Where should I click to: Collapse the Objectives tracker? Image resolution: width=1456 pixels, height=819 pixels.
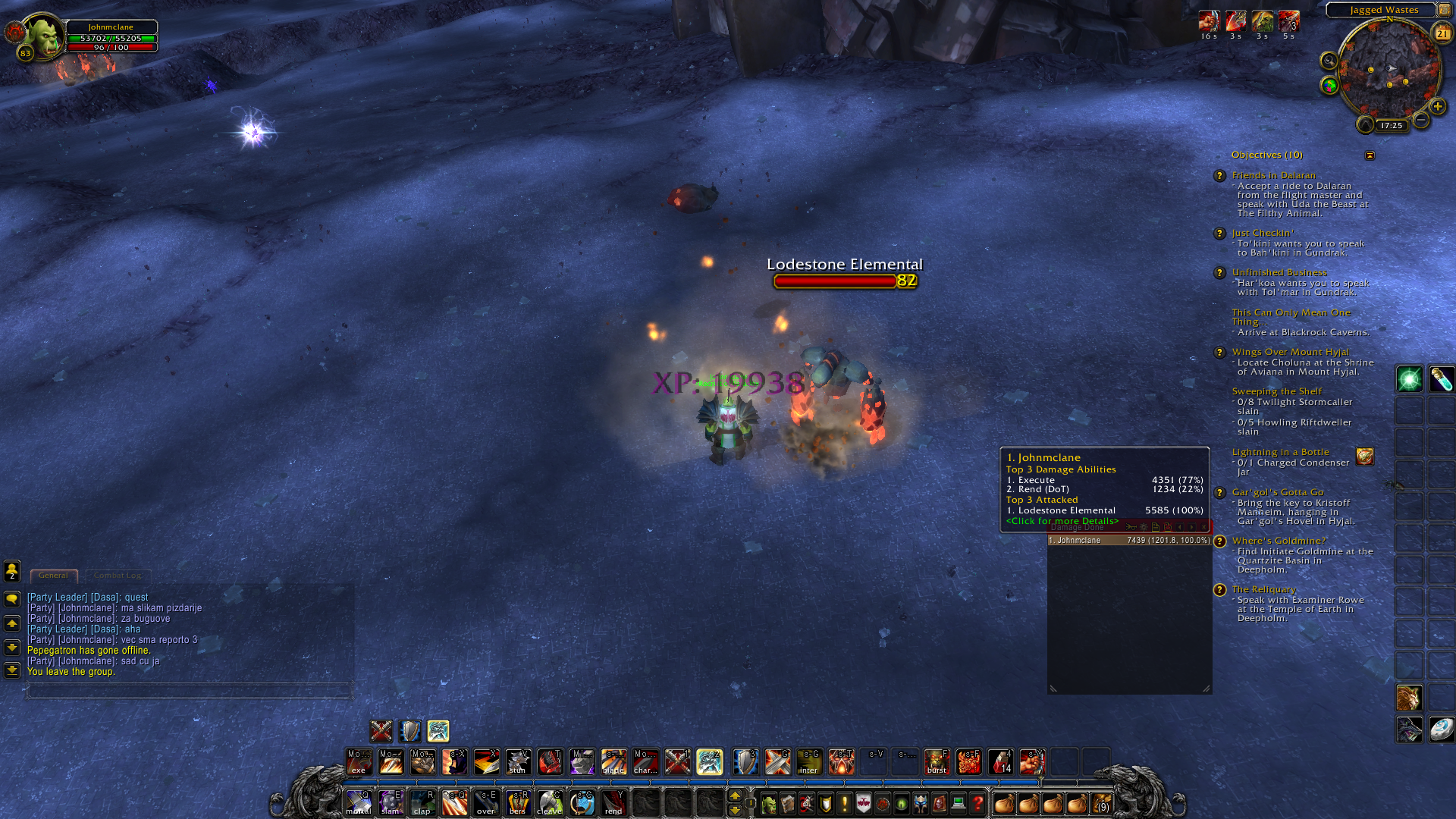tap(1370, 155)
